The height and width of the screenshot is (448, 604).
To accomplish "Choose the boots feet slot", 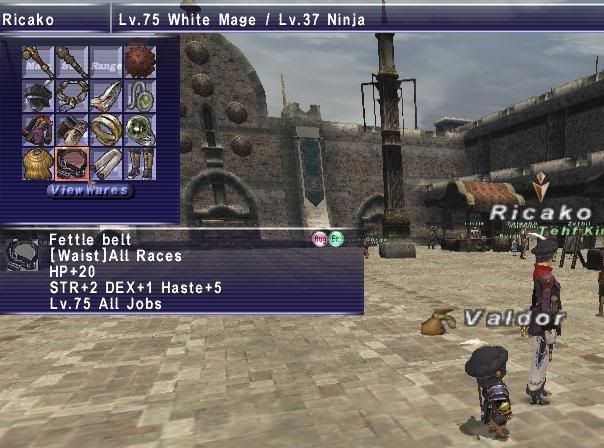I will (140, 163).
